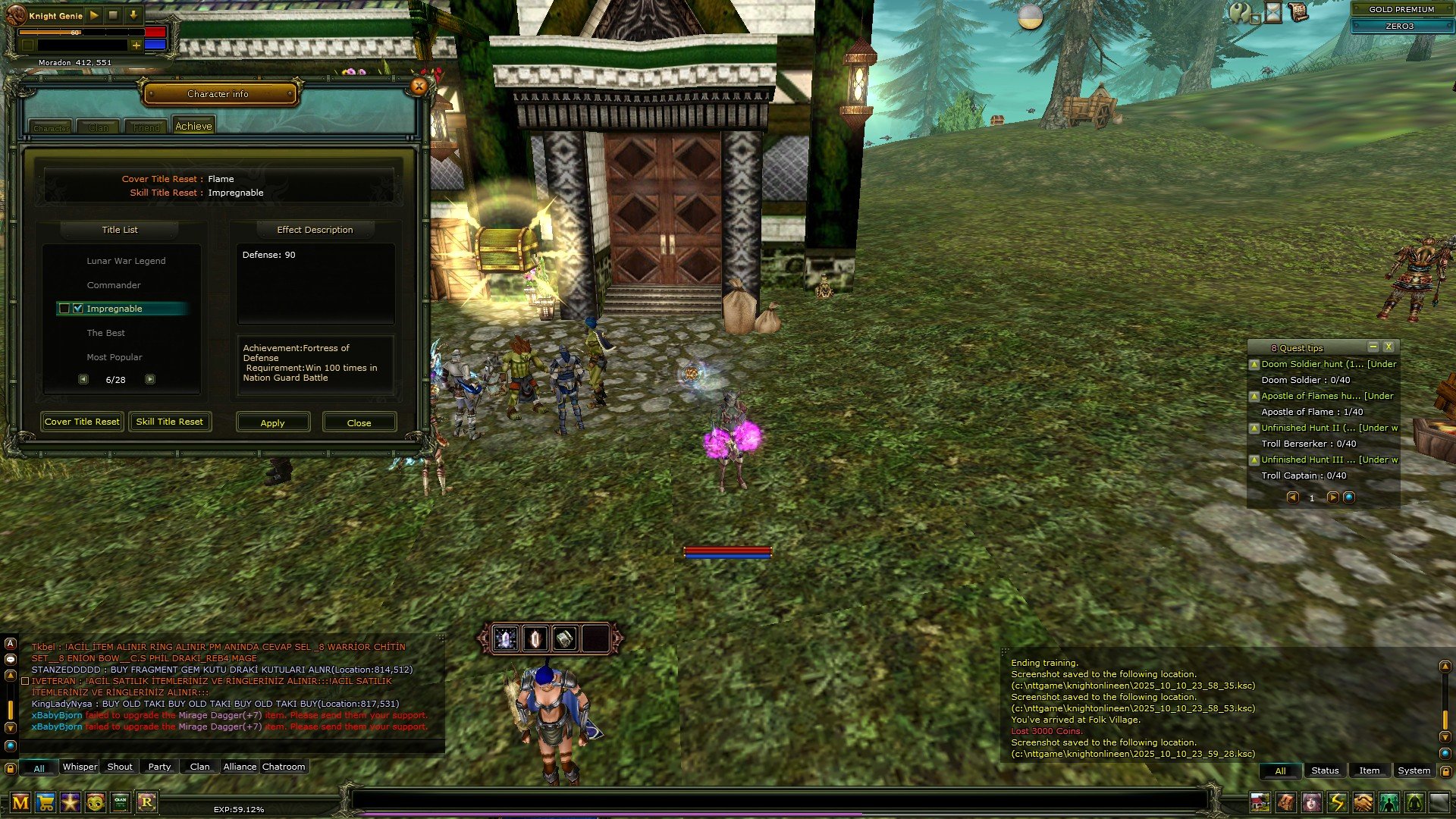
Task: Toggle the Impregnable skill title checkbox
Action: point(78,309)
